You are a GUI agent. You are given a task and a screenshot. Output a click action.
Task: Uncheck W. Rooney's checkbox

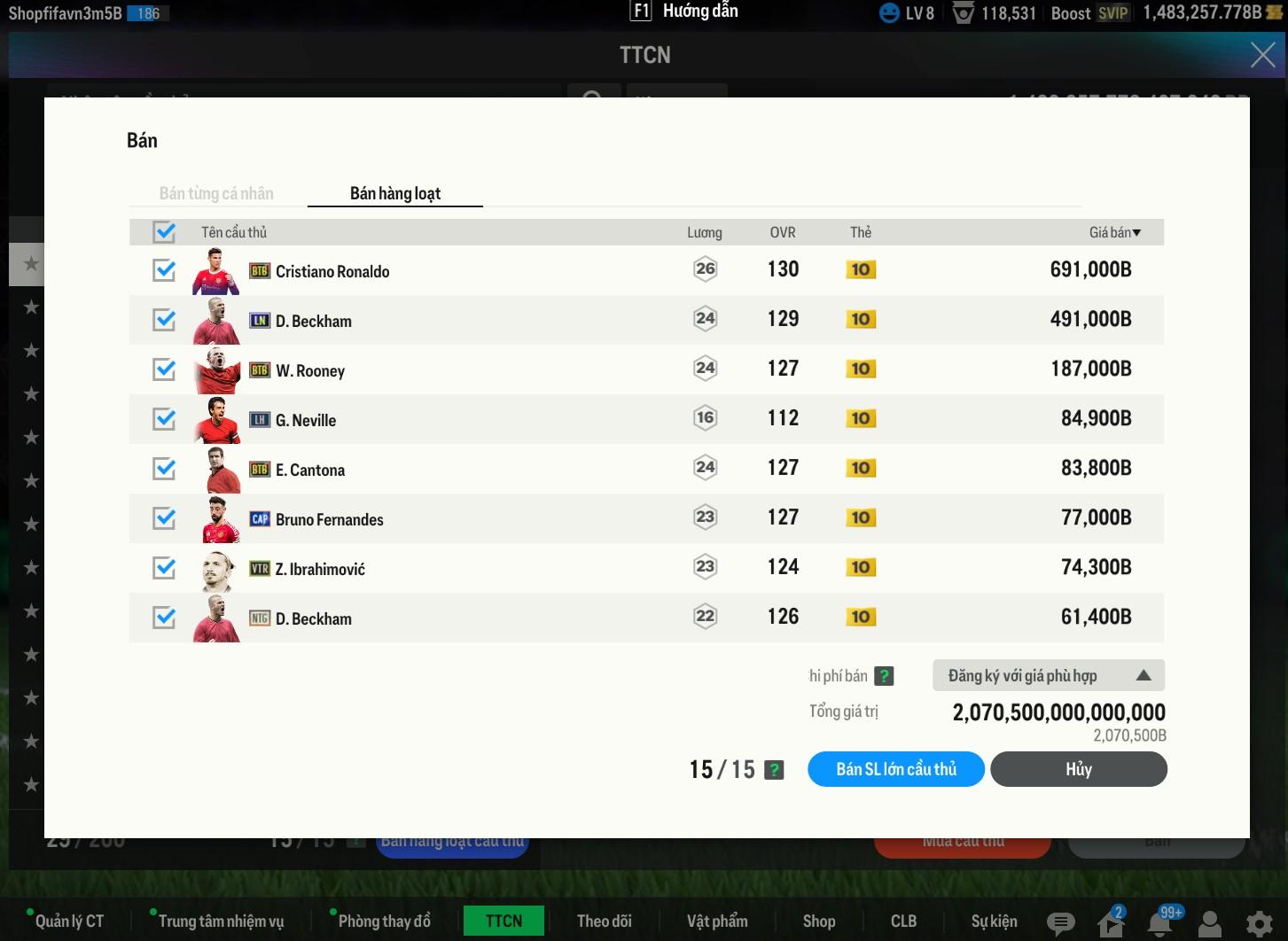164,369
